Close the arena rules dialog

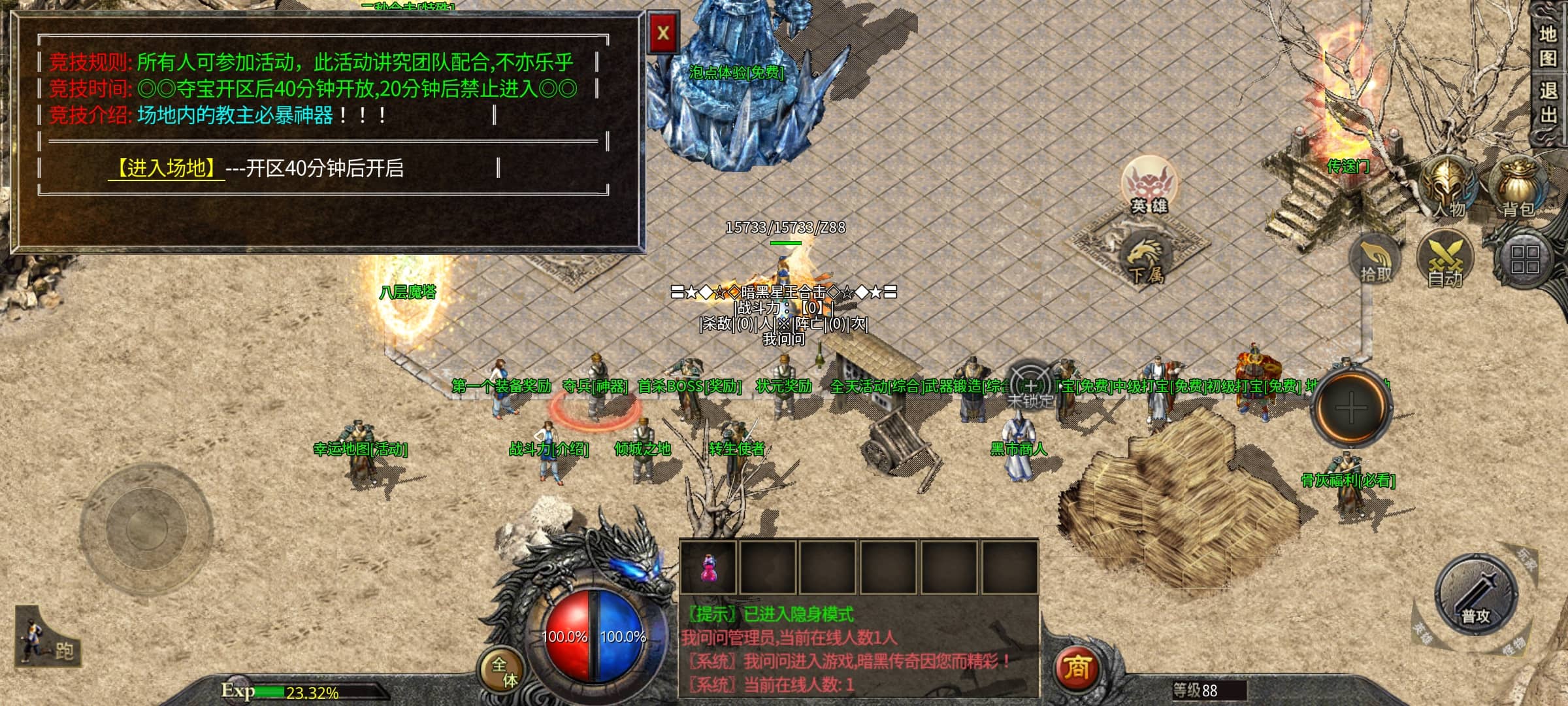[x=663, y=33]
